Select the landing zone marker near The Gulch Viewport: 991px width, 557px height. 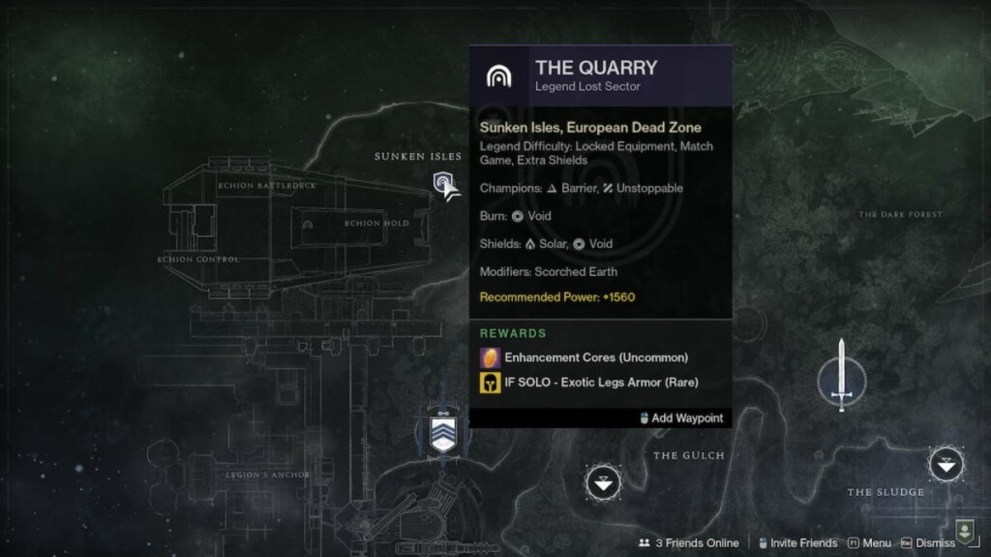pos(602,484)
